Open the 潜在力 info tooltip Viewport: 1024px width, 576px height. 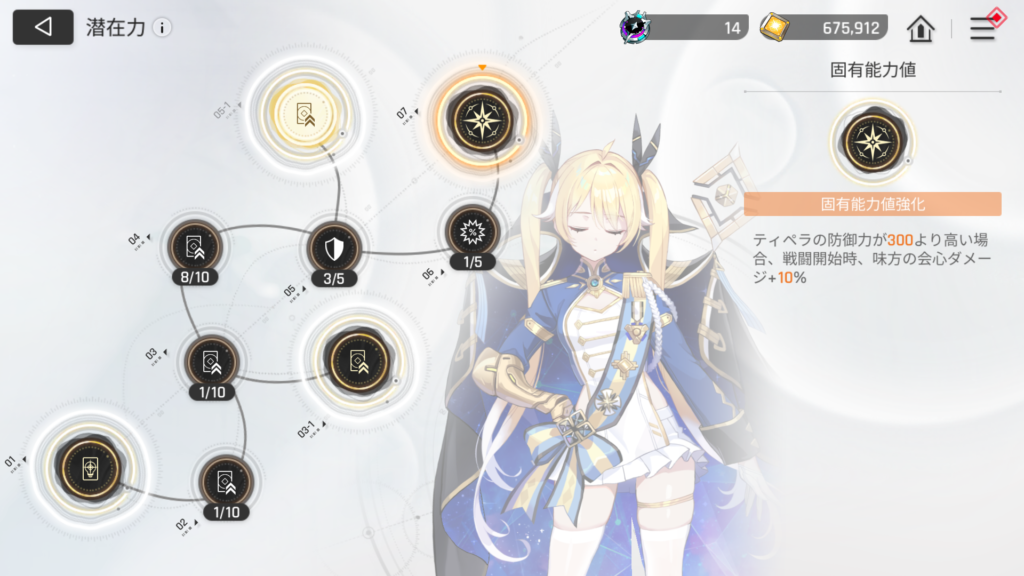tap(162, 28)
